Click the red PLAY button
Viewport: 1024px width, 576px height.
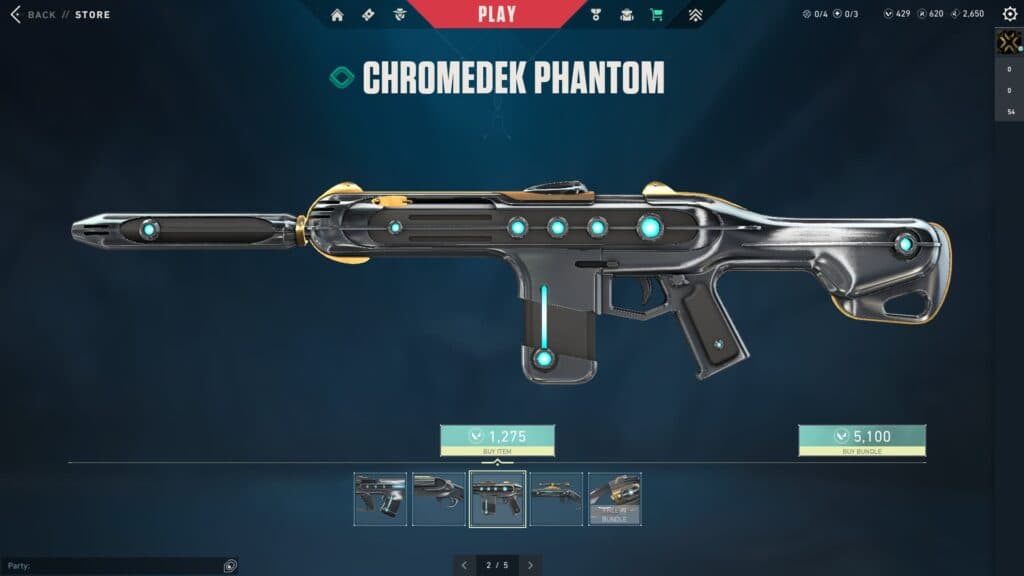[x=497, y=14]
